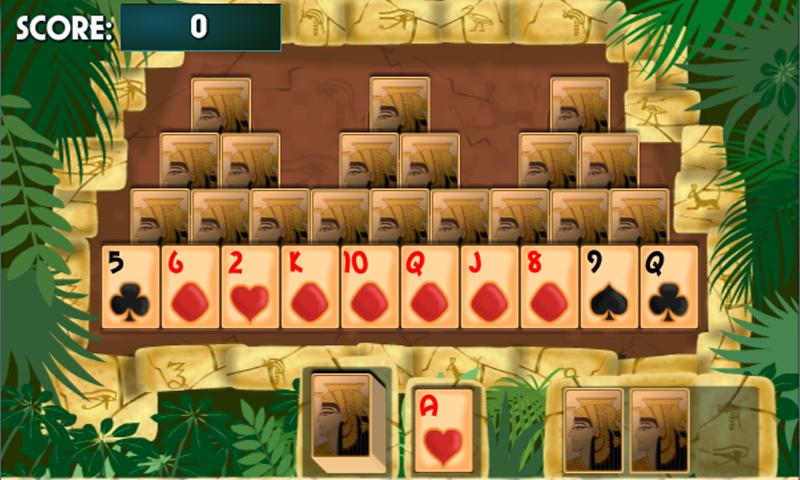Click the 10 of diamonds card
Screen dimensions: 800x480
pyautogui.click(x=371, y=288)
